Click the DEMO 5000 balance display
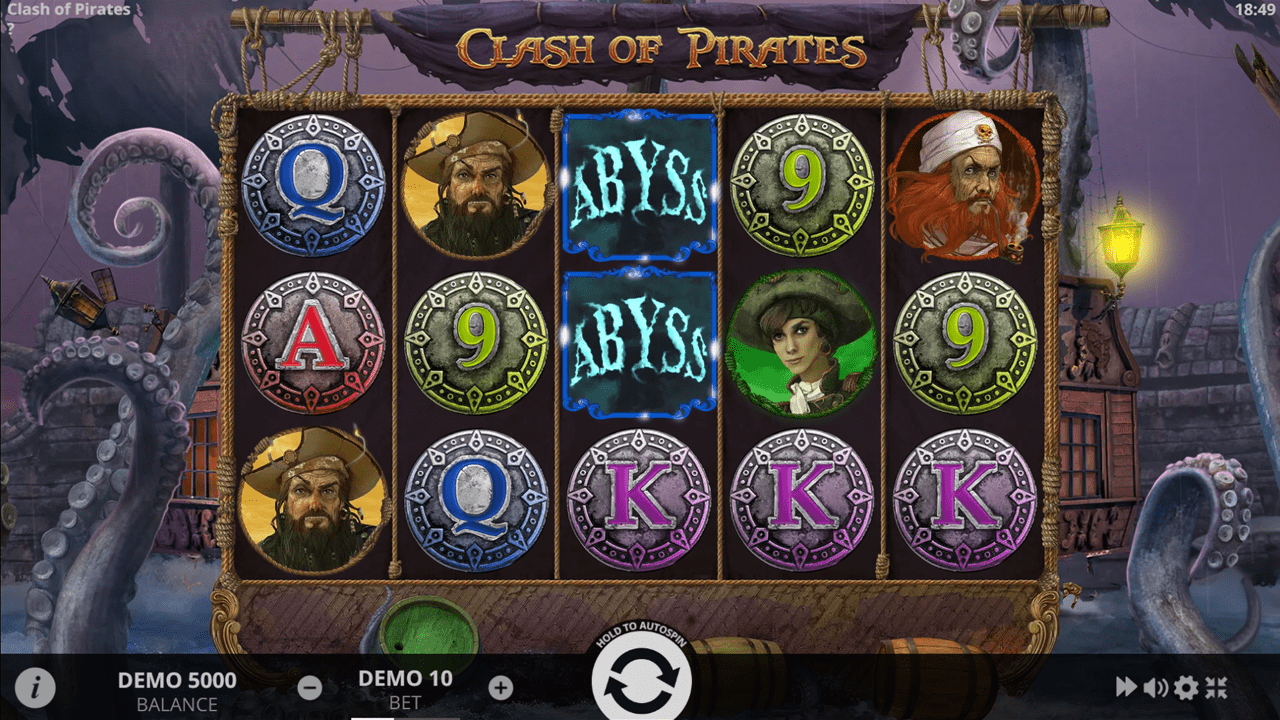 point(176,680)
